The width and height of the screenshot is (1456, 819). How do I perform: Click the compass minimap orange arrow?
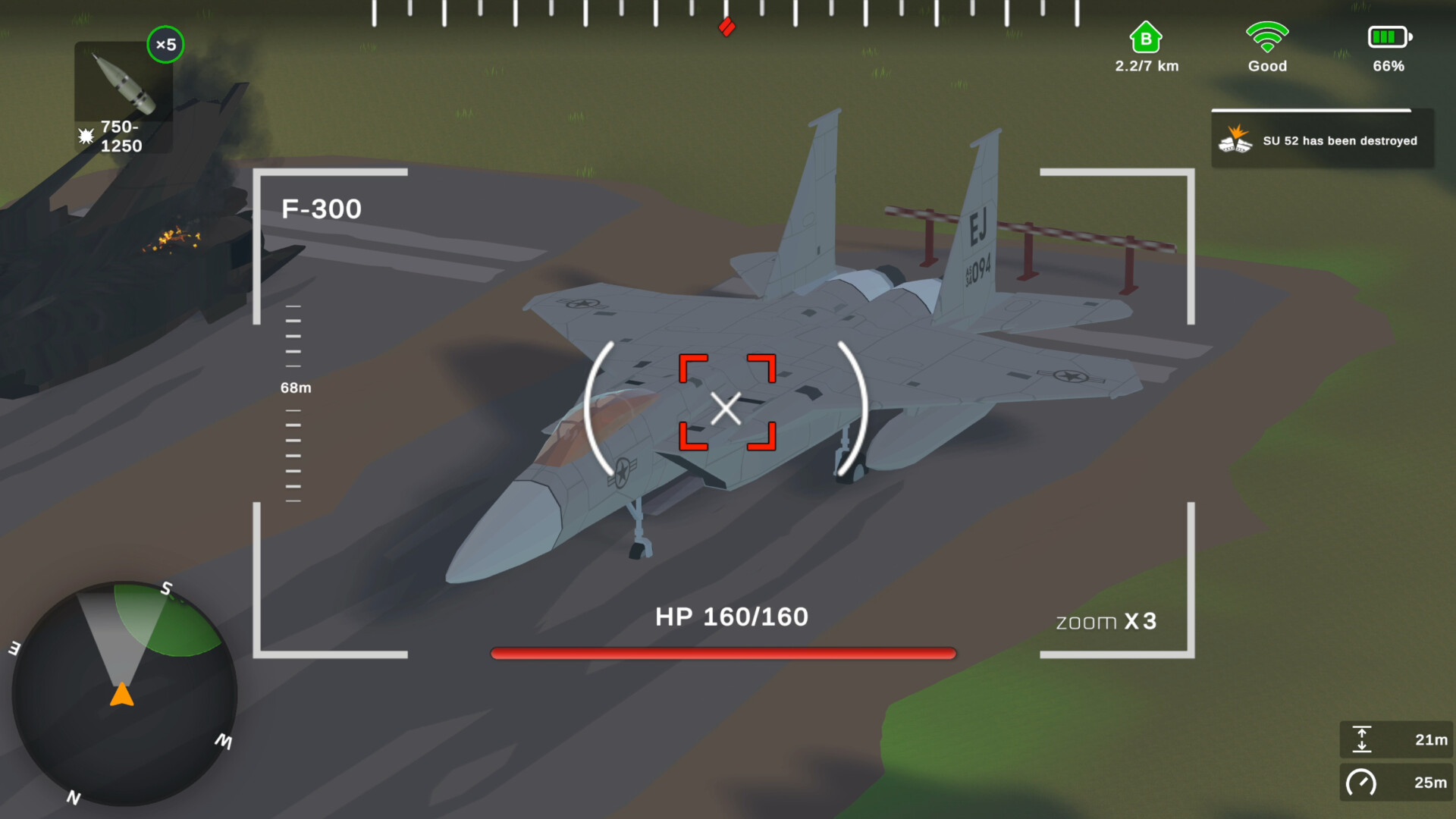tap(122, 694)
